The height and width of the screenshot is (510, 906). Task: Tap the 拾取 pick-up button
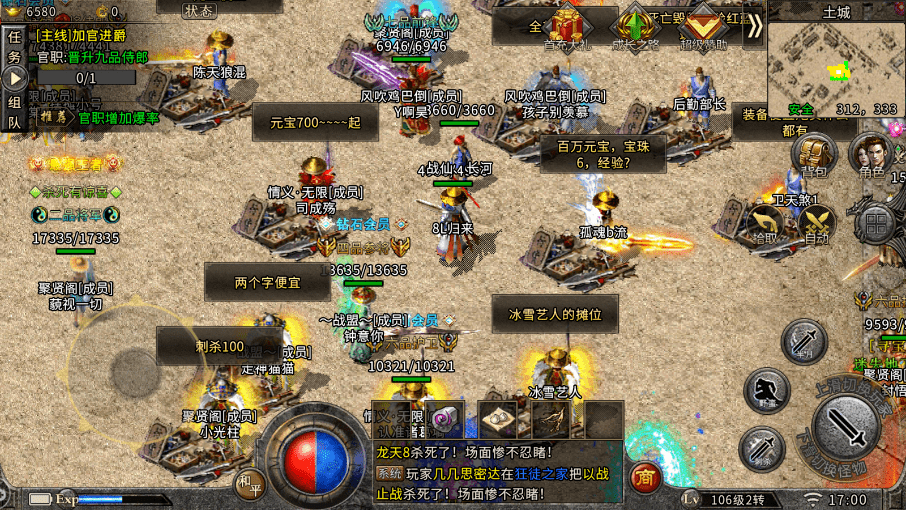(x=764, y=225)
